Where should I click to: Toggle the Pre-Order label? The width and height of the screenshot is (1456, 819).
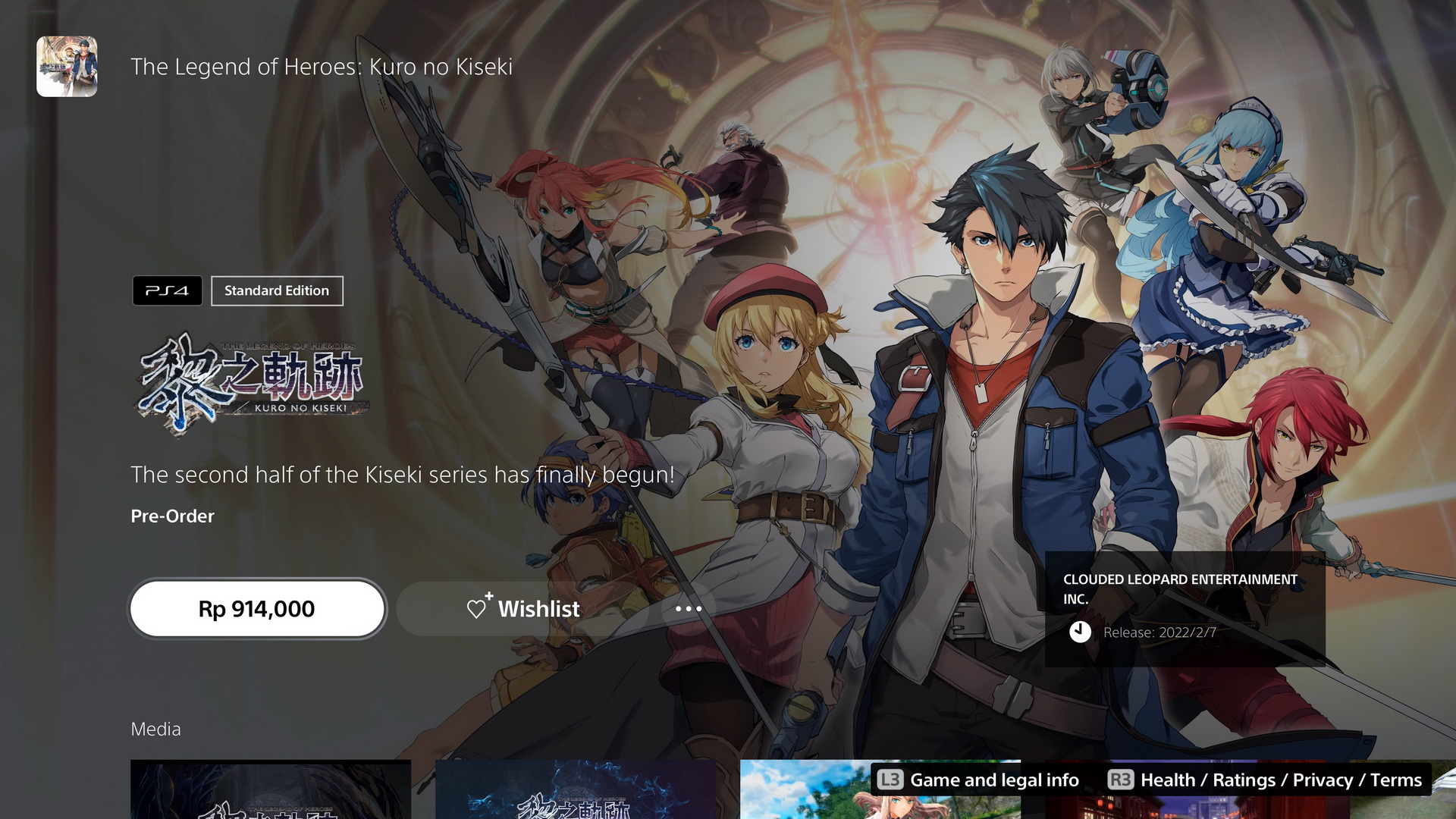(x=172, y=516)
